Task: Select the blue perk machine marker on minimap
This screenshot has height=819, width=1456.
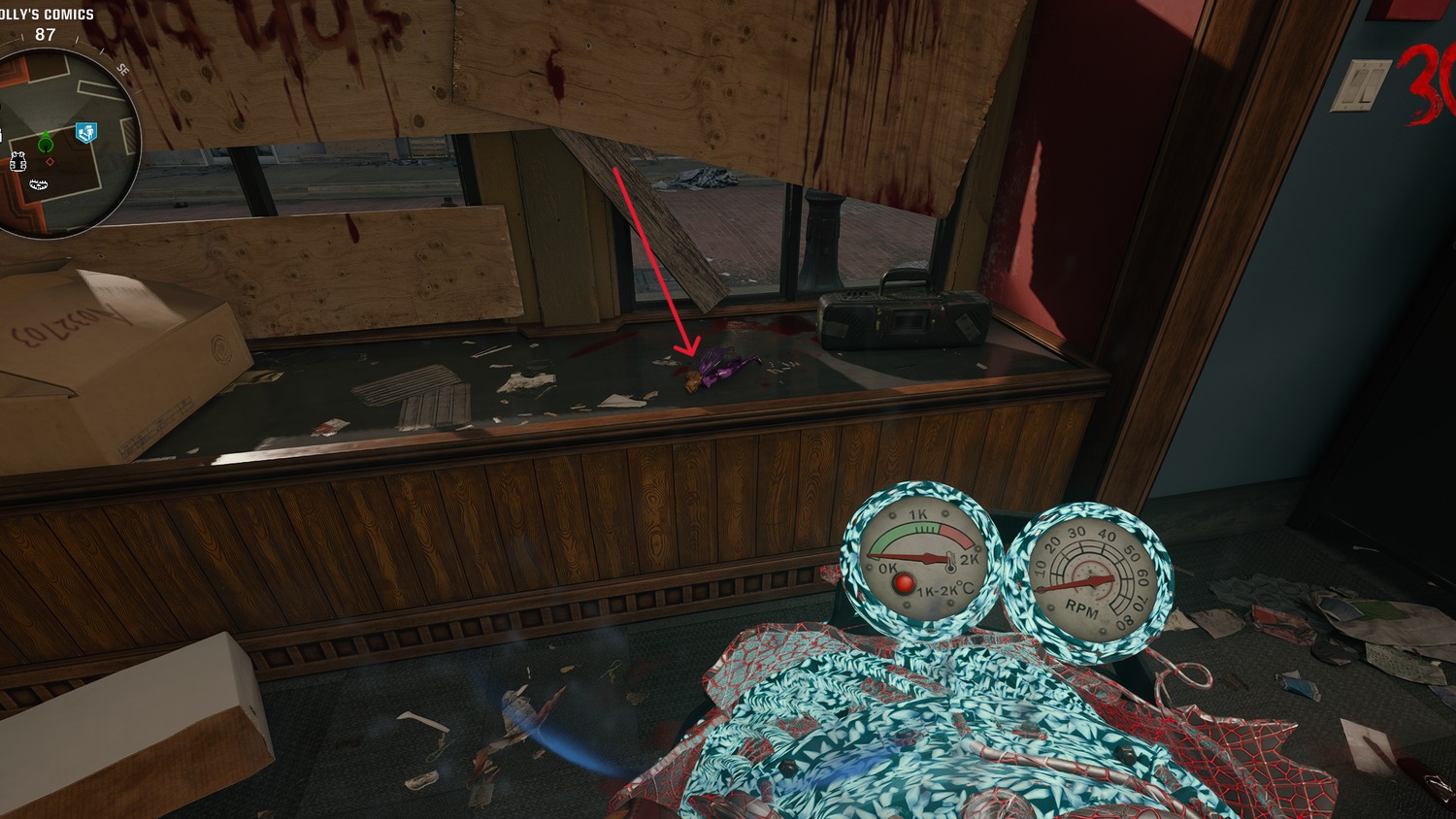Action: tap(86, 132)
